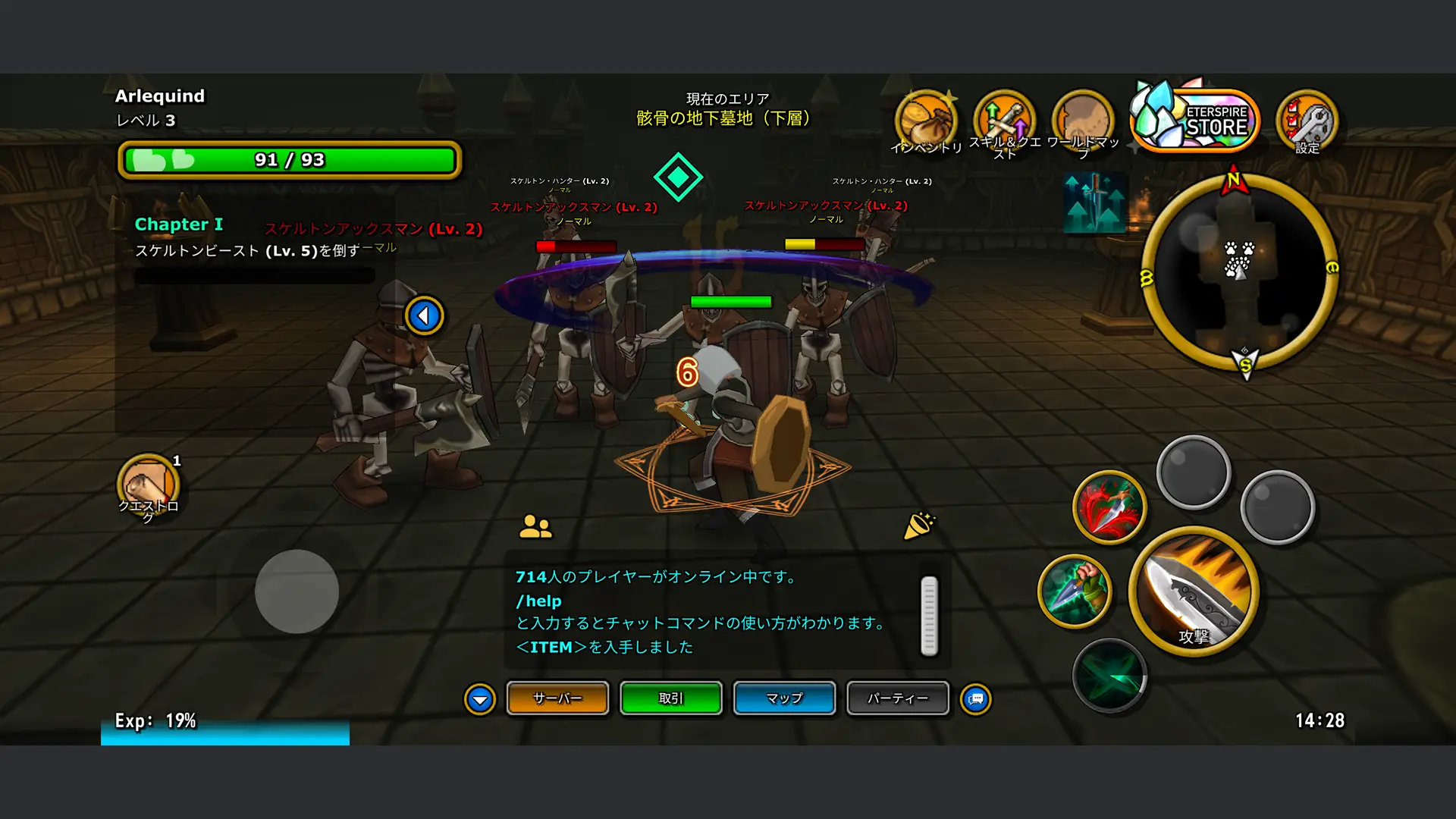The width and height of the screenshot is (1456, 819).
Task: Switch chat to the 取引 tab
Action: (671, 698)
